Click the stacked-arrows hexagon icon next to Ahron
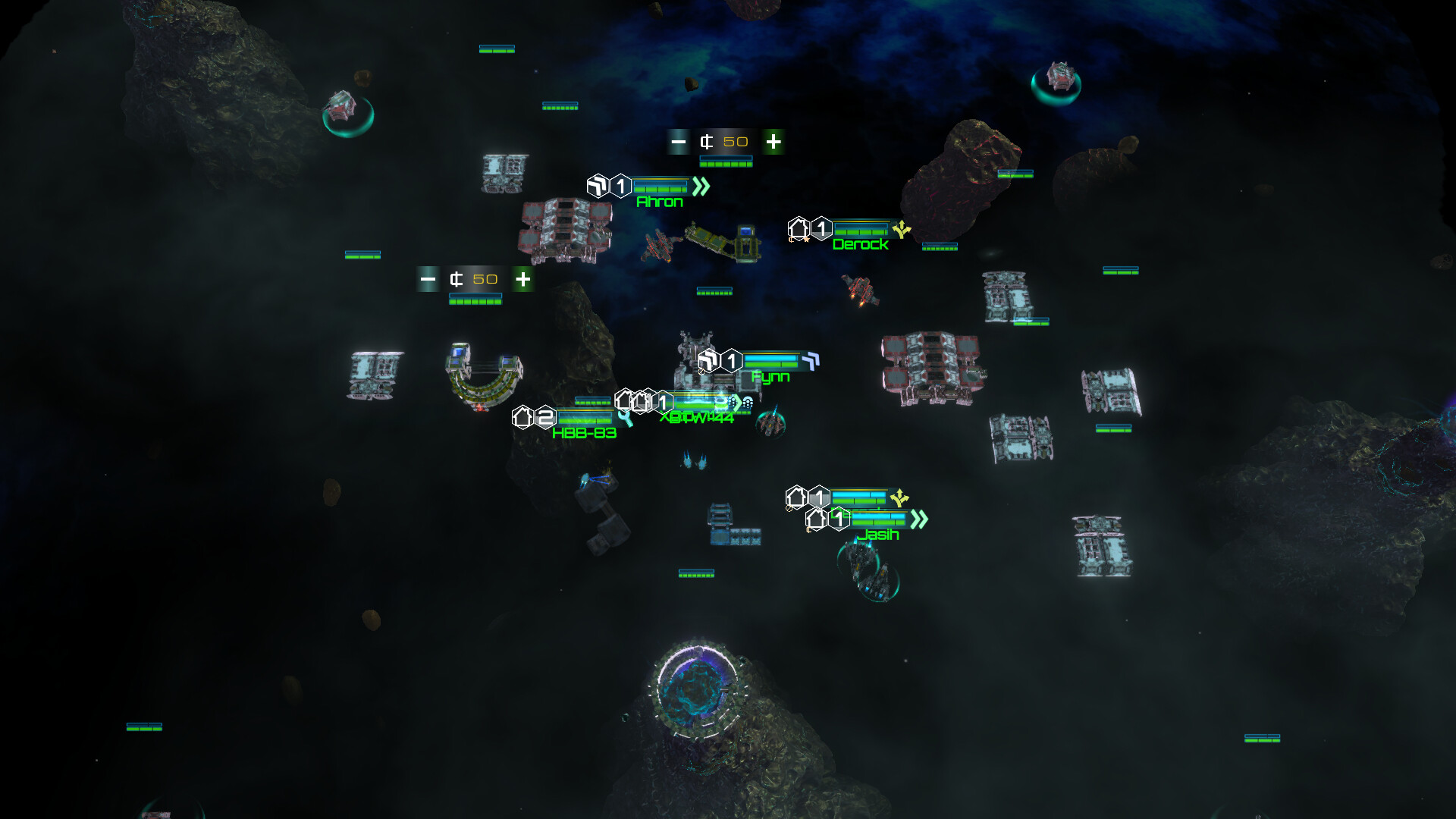This screenshot has height=819, width=1456. (598, 185)
